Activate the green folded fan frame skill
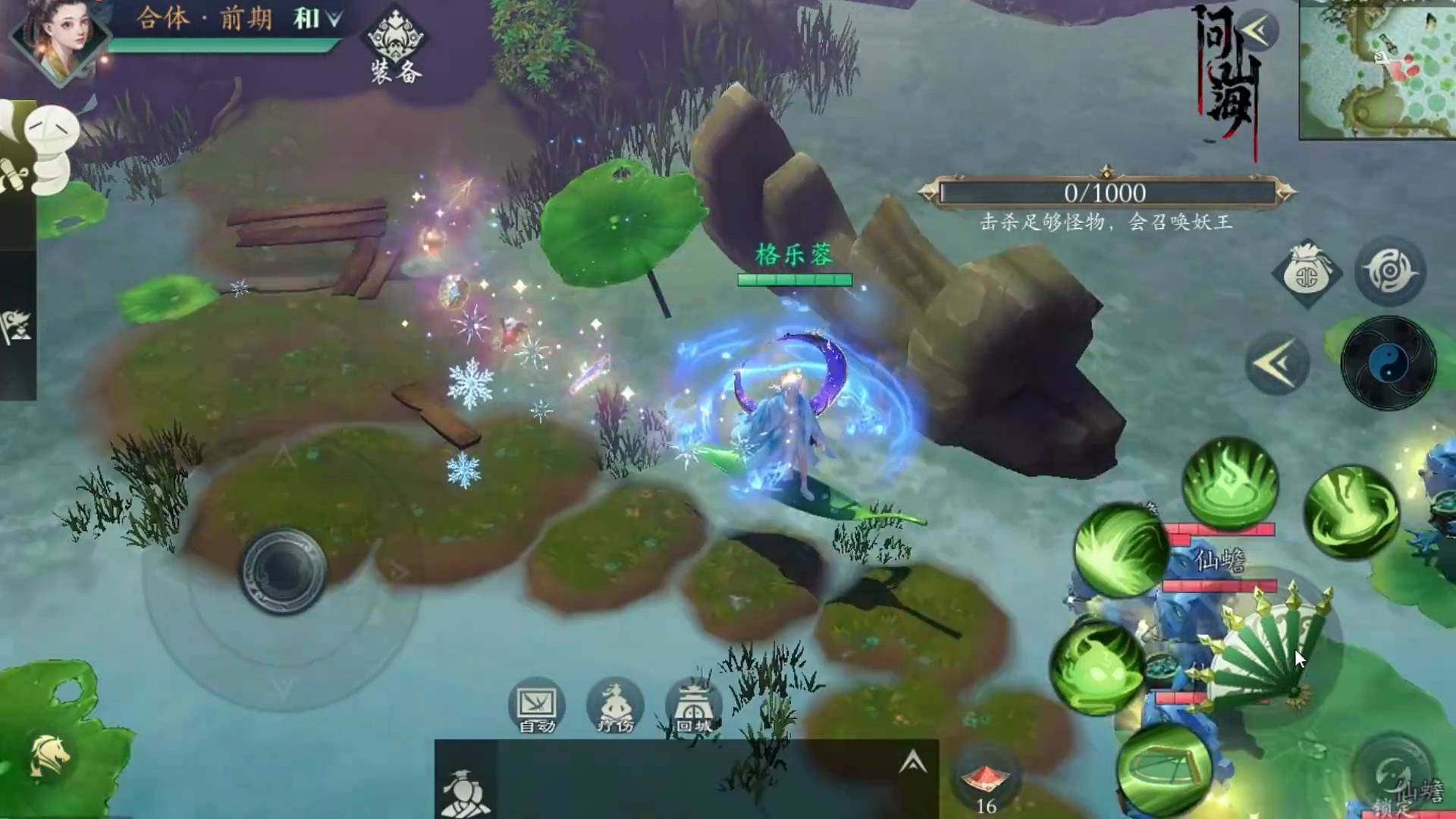This screenshot has width=1456, height=819. [1163, 769]
